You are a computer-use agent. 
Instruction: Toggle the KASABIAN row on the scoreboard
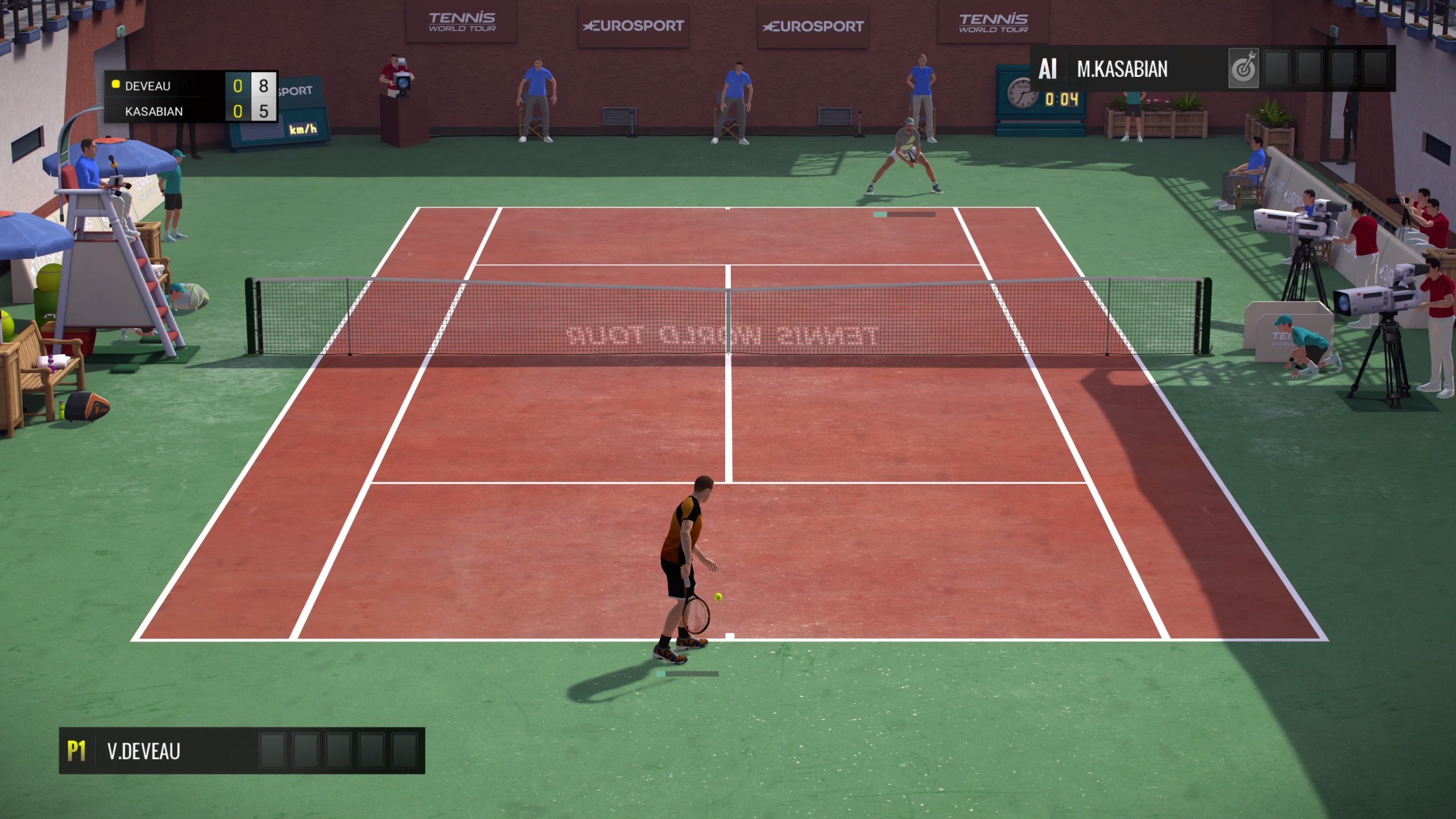click(155, 111)
